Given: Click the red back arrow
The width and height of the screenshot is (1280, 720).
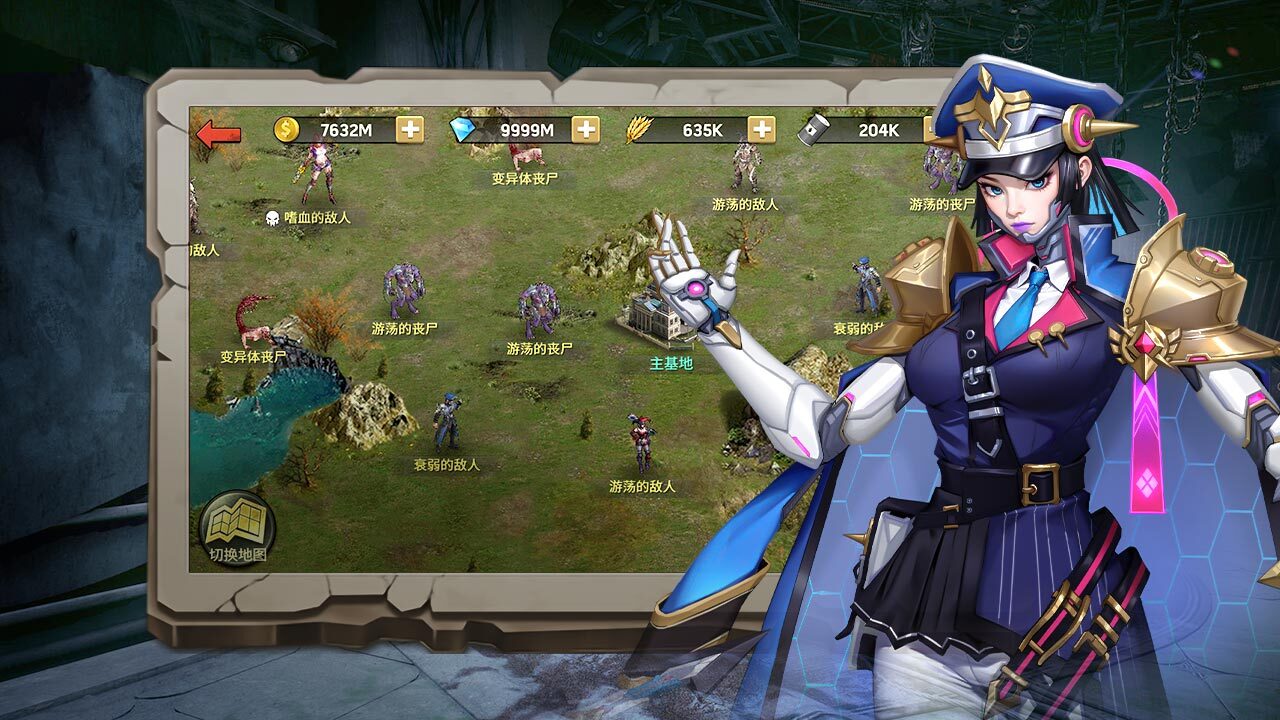Looking at the screenshot, I should point(219,133).
